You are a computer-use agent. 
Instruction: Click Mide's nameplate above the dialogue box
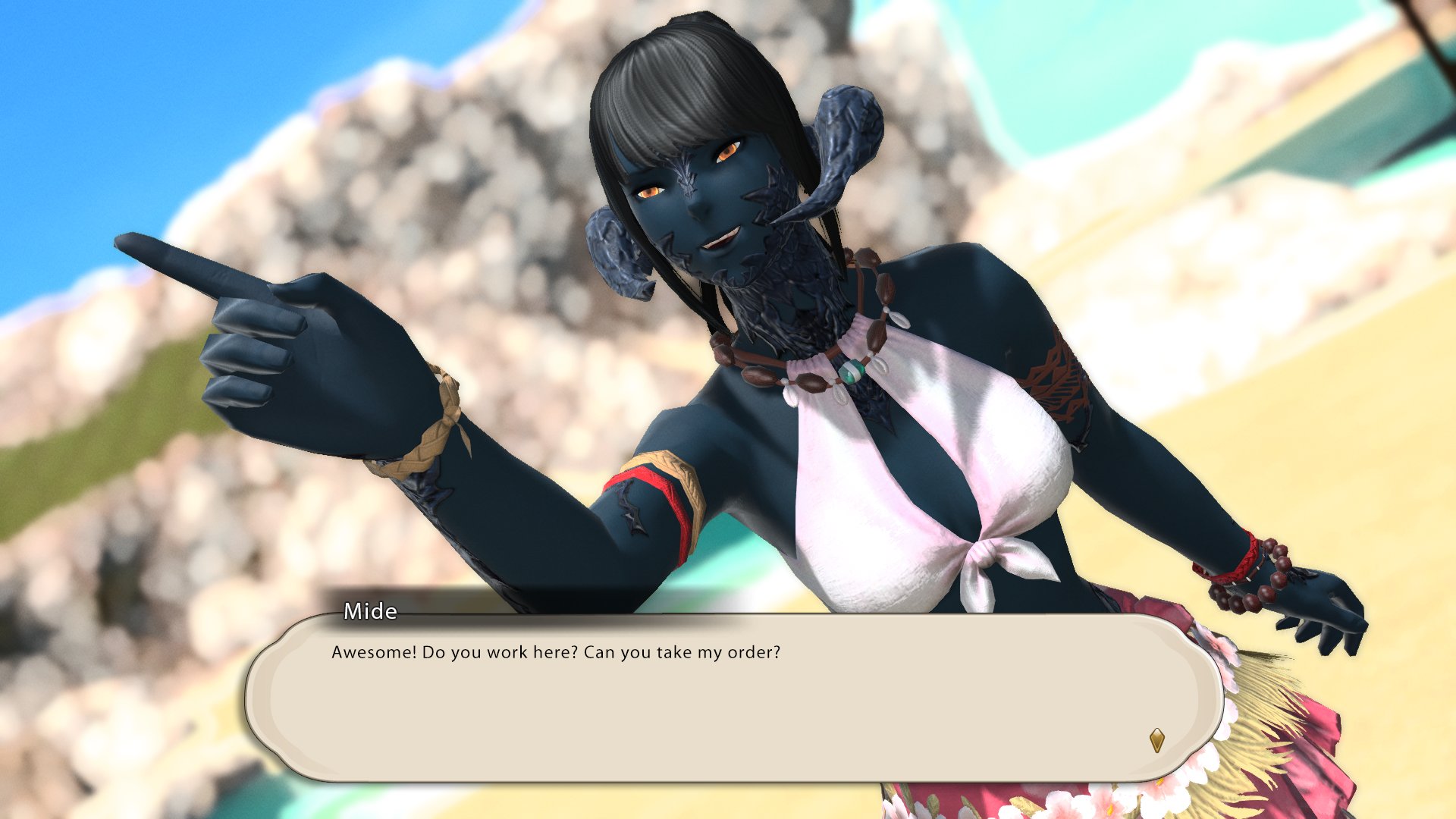pyautogui.click(x=369, y=611)
